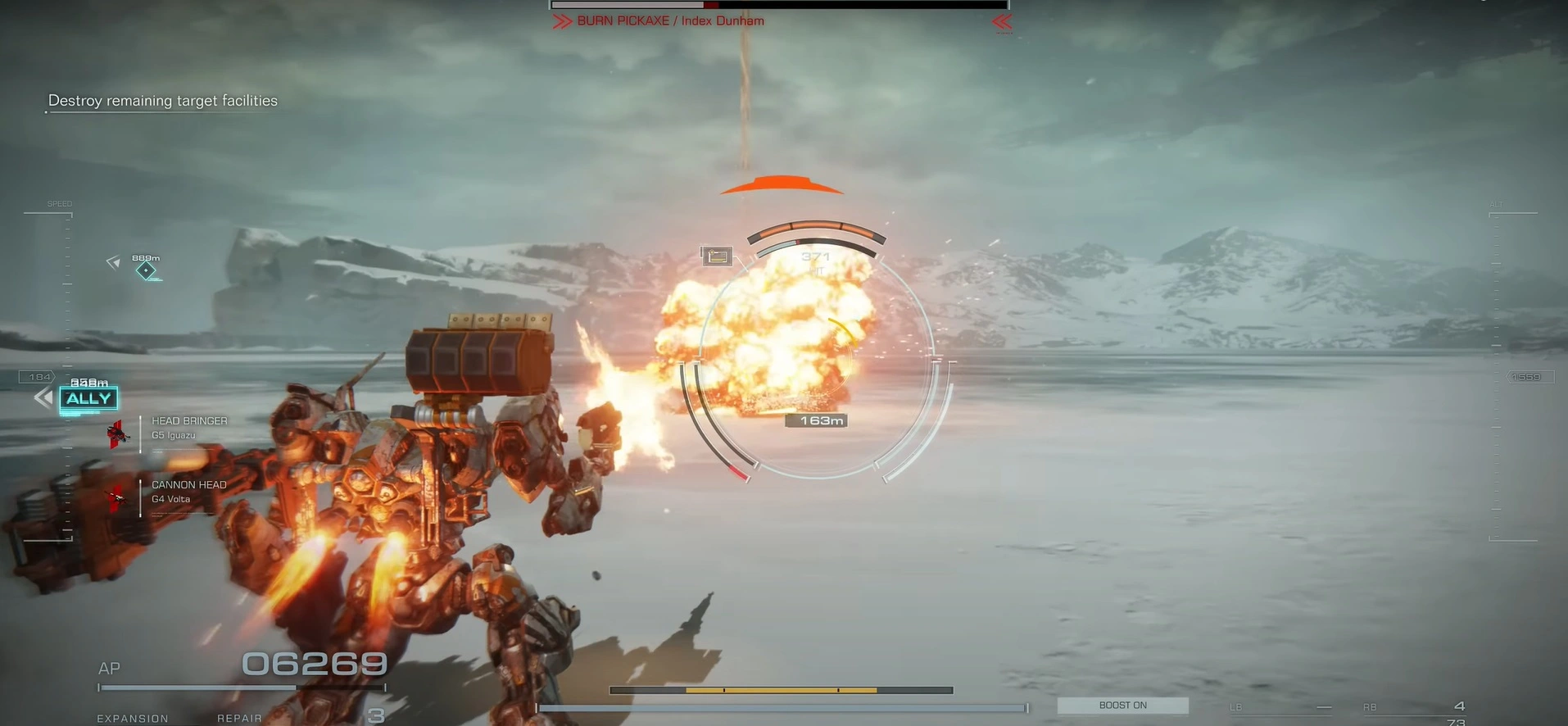Select the CANNON HEAD G4 Volta ally entry
Viewport: 1568px width, 726px height.
(x=188, y=491)
